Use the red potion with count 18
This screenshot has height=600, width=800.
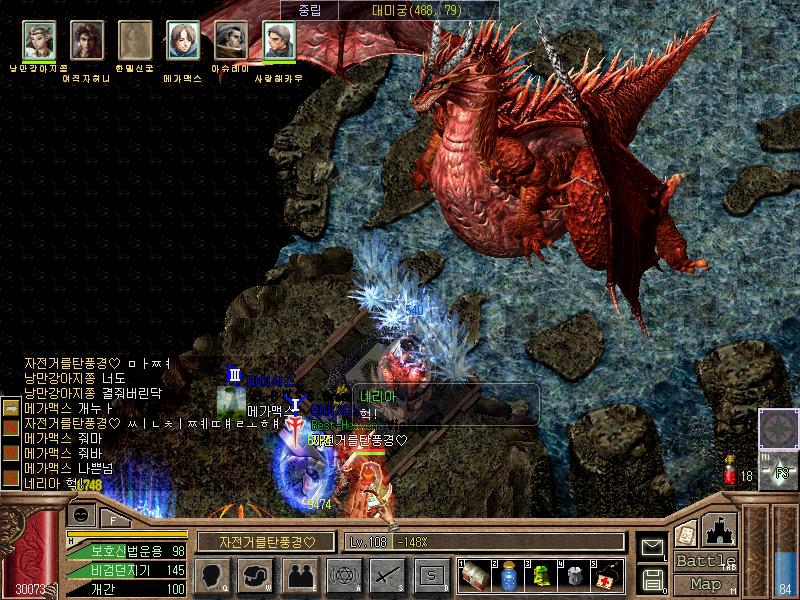(730, 472)
